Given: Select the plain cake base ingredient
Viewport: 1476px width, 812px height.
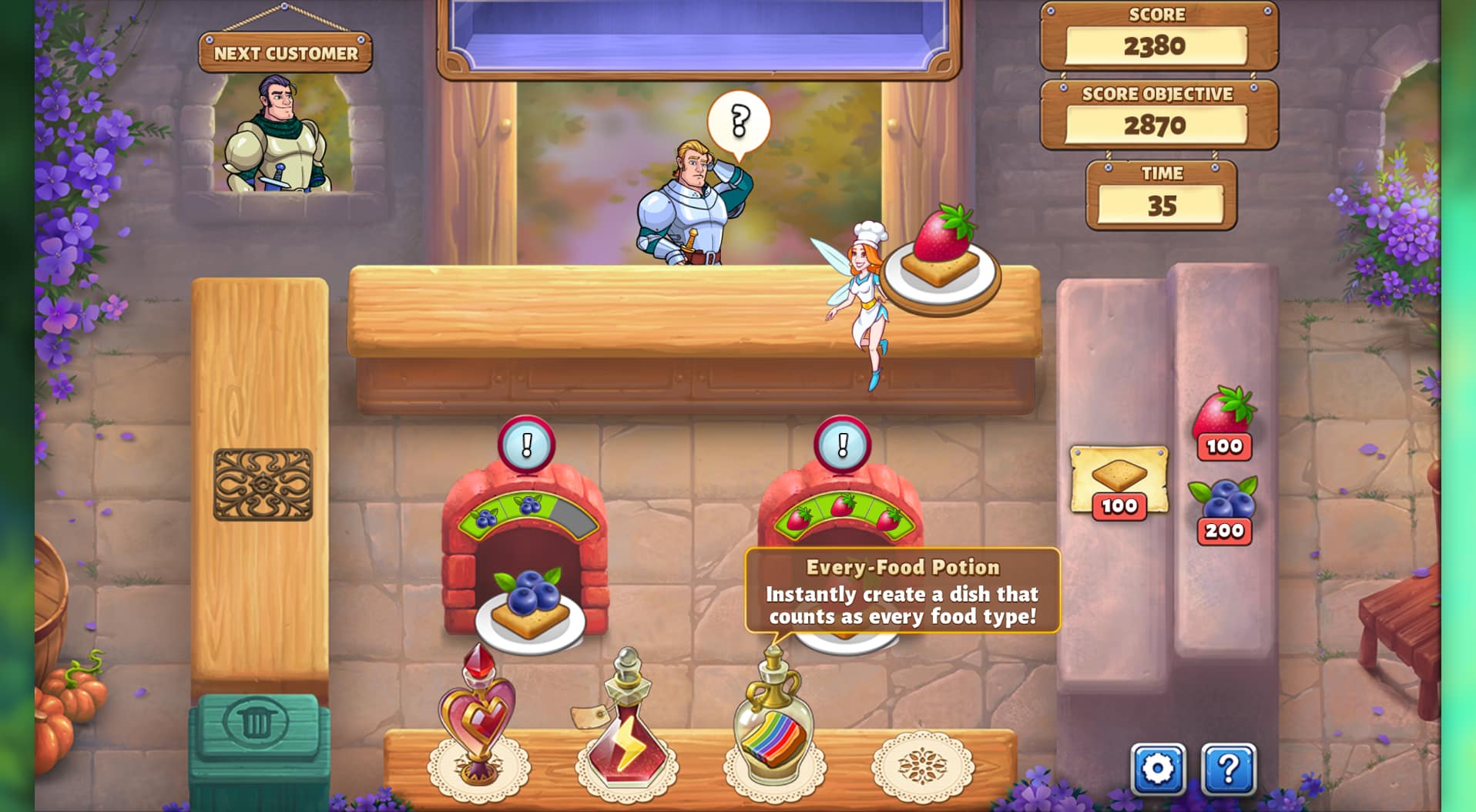Looking at the screenshot, I should point(1119,479).
